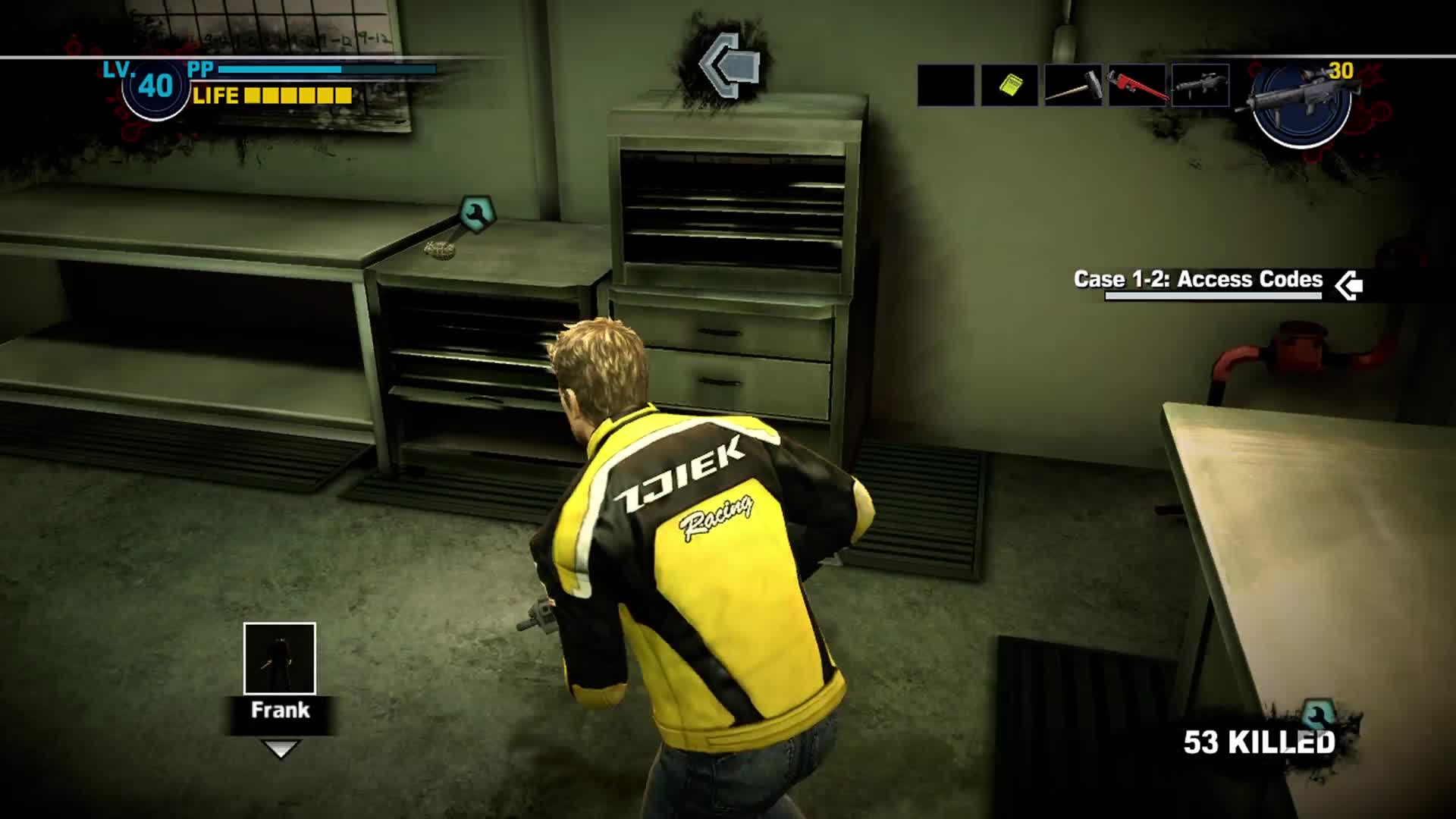The image size is (1456, 819).
Task: Choose the red pipe wrench slot
Action: click(x=1137, y=85)
